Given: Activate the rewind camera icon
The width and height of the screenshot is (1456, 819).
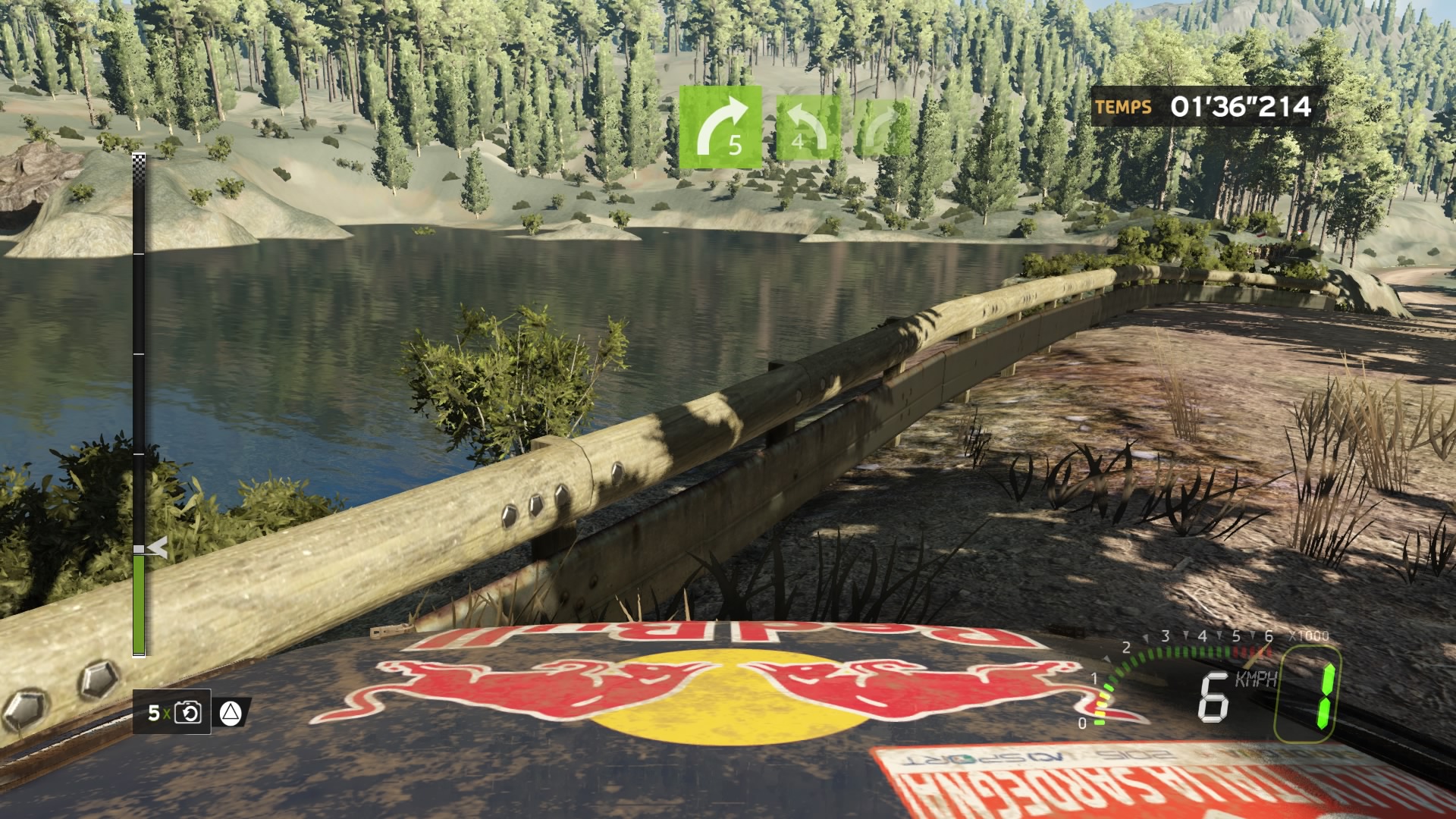Looking at the screenshot, I should (188, 712).
